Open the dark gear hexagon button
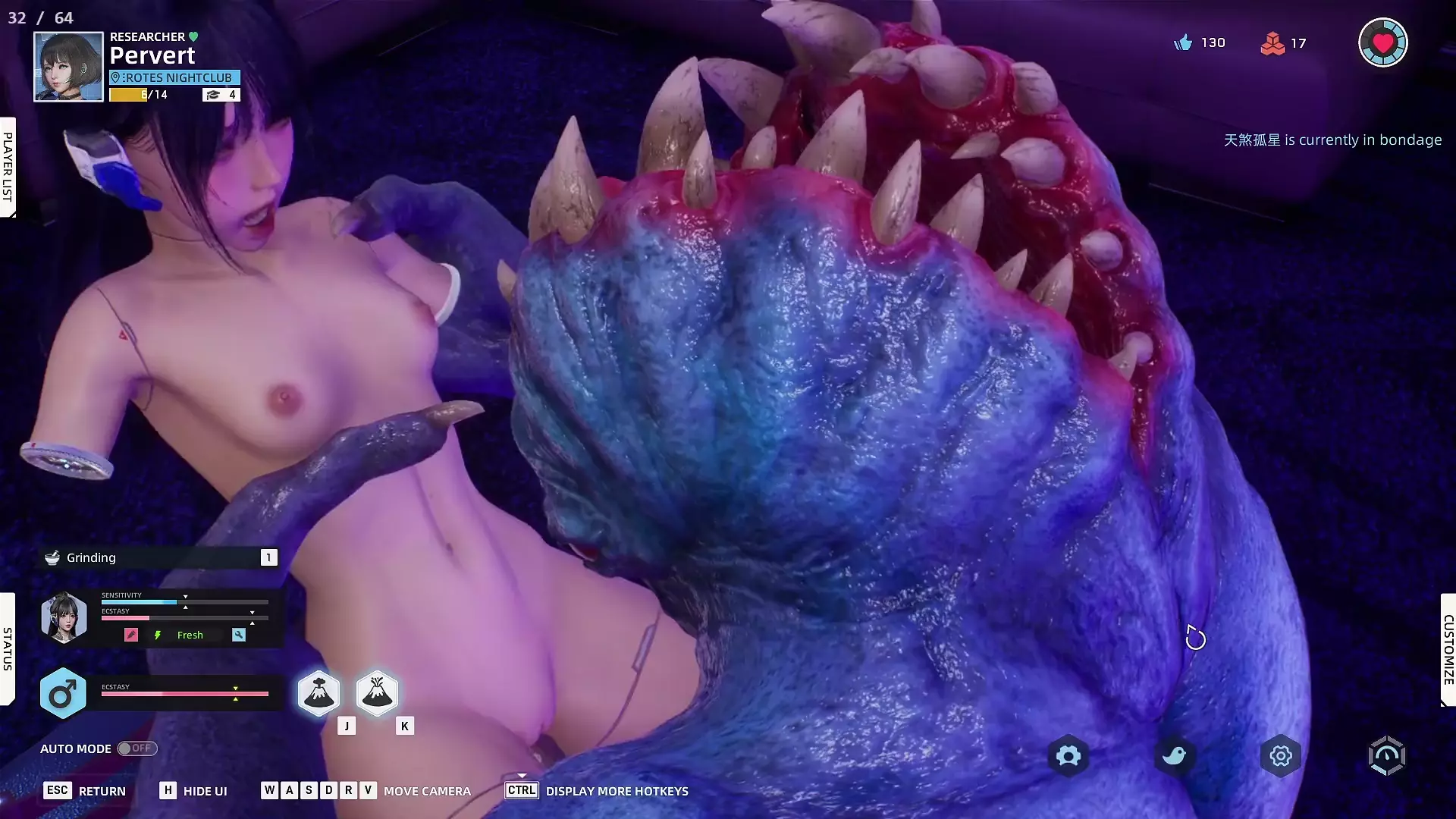The height and width of the screenshot is (819, 1456). coord(1068,755)
